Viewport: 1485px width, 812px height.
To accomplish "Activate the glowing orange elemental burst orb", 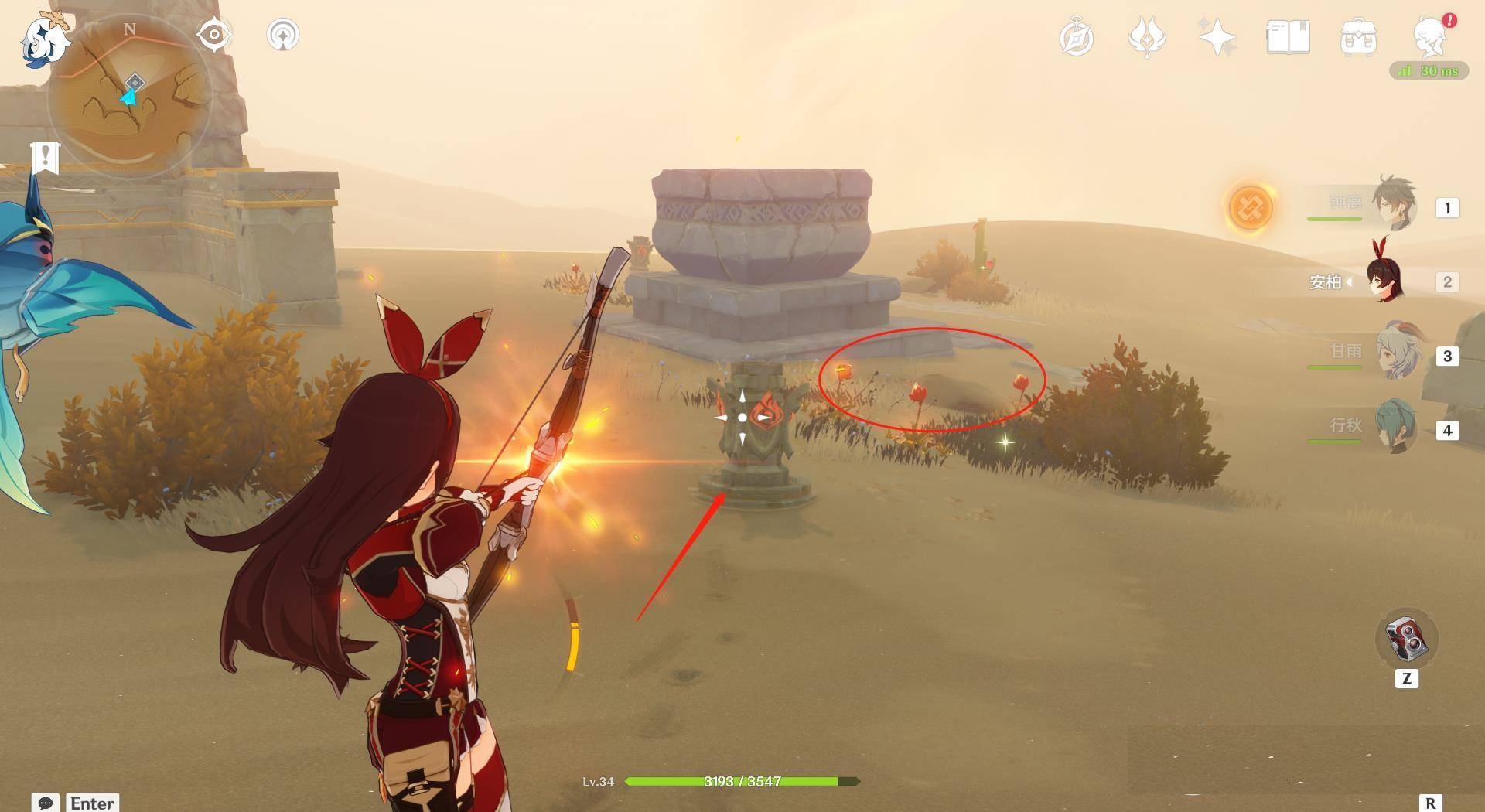I will (x=1250, y=207).
